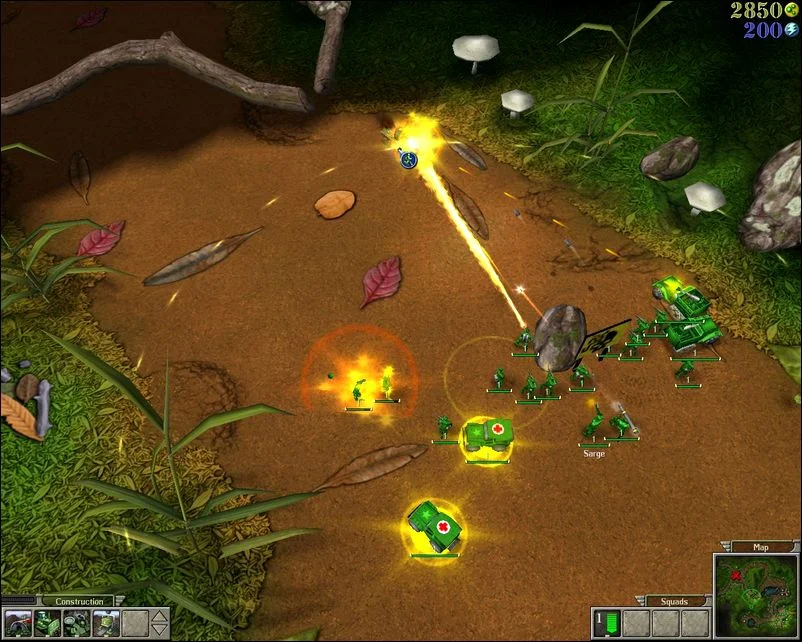Select the barracks tent construction icon
Screen dimensions: 802x642
[x=19, y=623]
